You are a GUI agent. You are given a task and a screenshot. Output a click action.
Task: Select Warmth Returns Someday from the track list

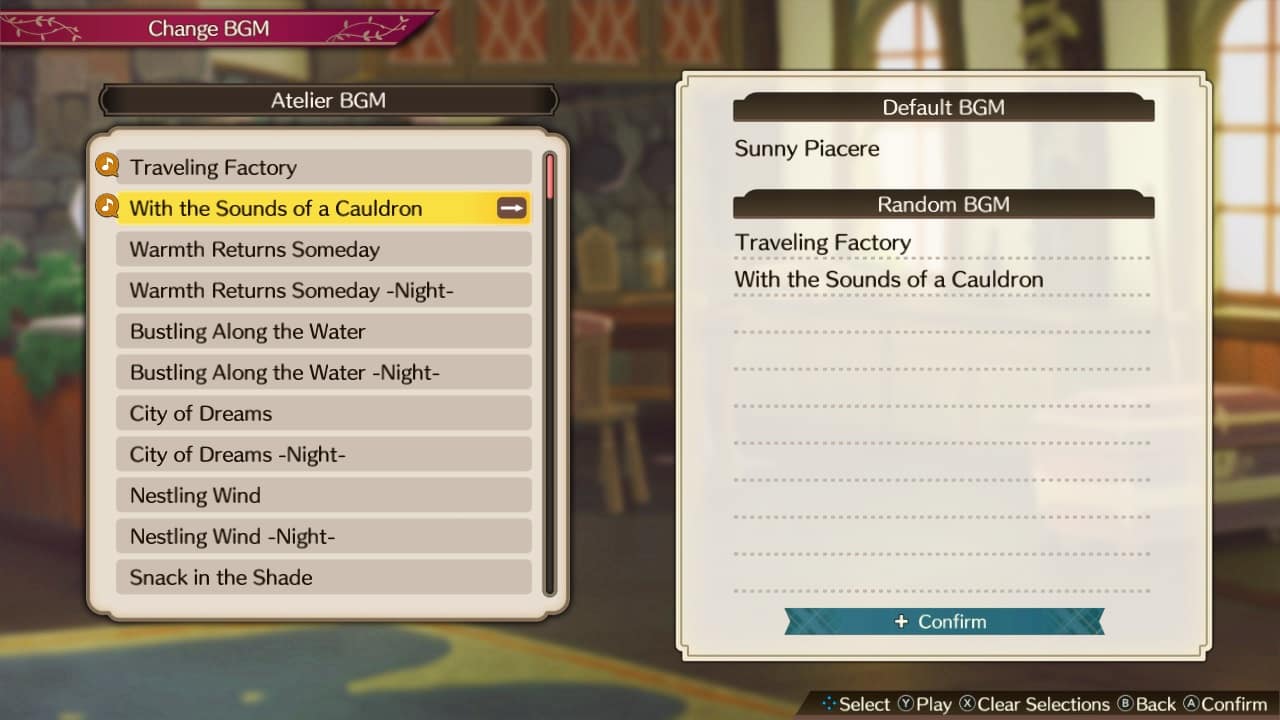(x=256, y=249)
